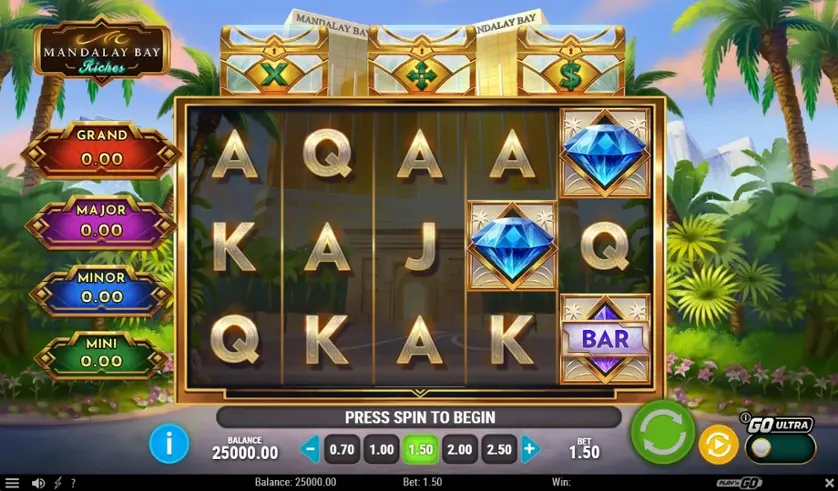Select the 0.70 bet value
Screen dimensions: 838x491
click(x=342, y=449)
